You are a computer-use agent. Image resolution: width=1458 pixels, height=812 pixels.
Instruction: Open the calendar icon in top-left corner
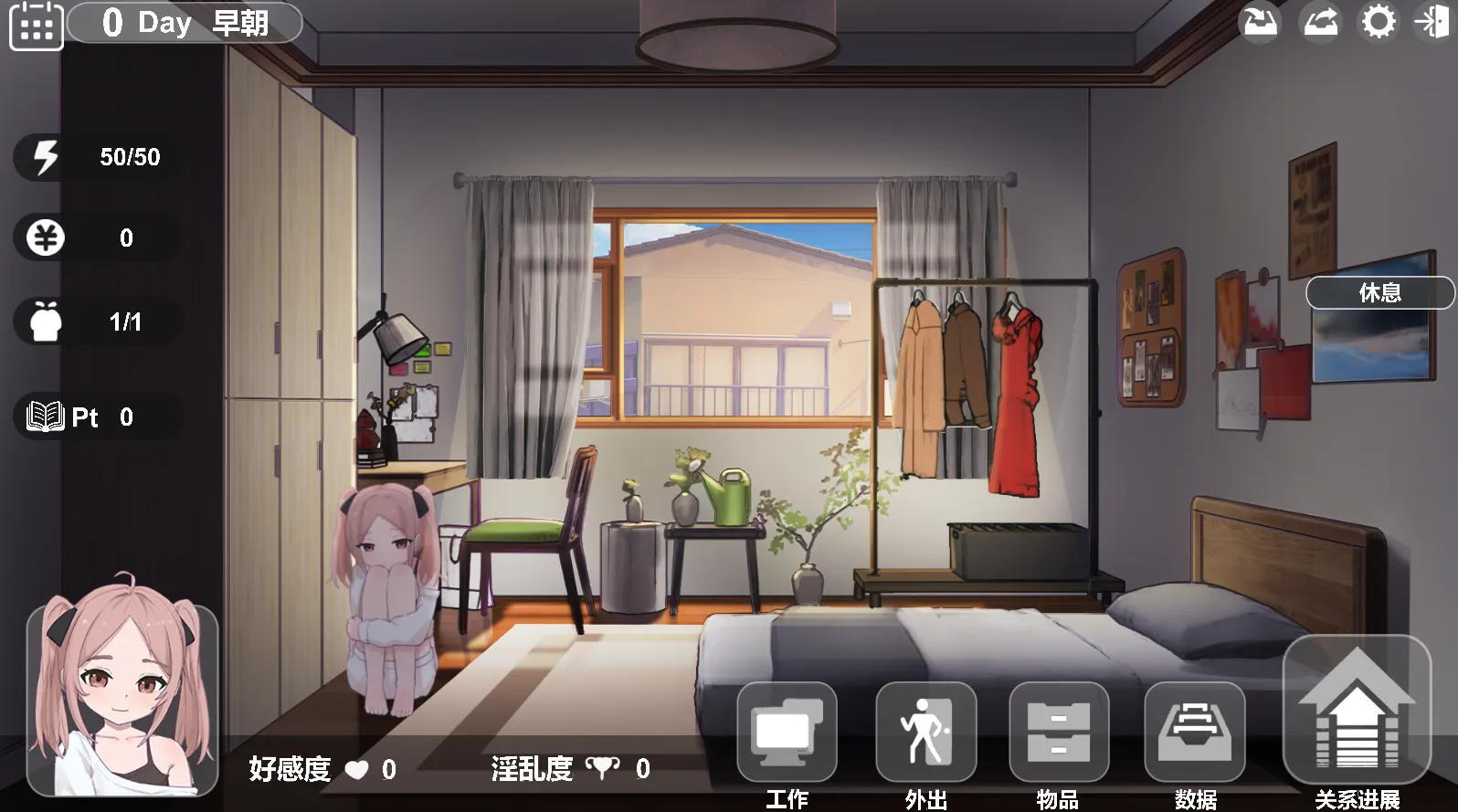click(x=36, y=26)
